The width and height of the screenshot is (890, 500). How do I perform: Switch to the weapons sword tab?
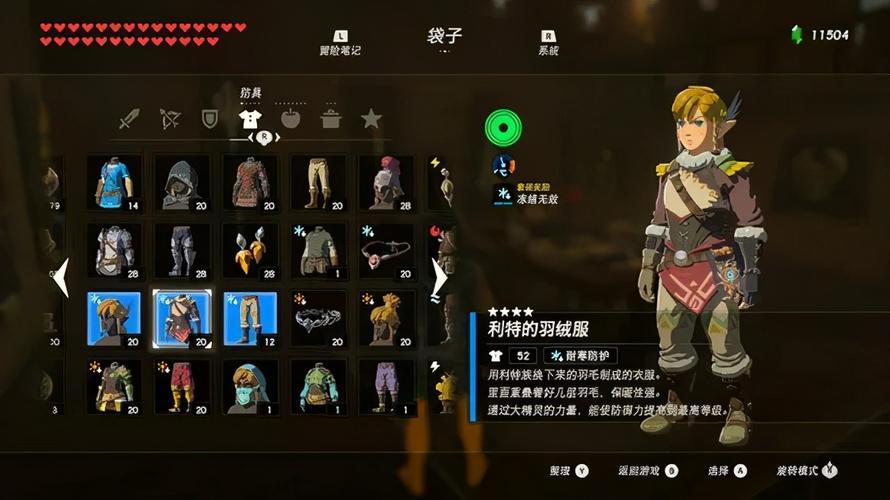pyautogui.click(x=129, y=120)
